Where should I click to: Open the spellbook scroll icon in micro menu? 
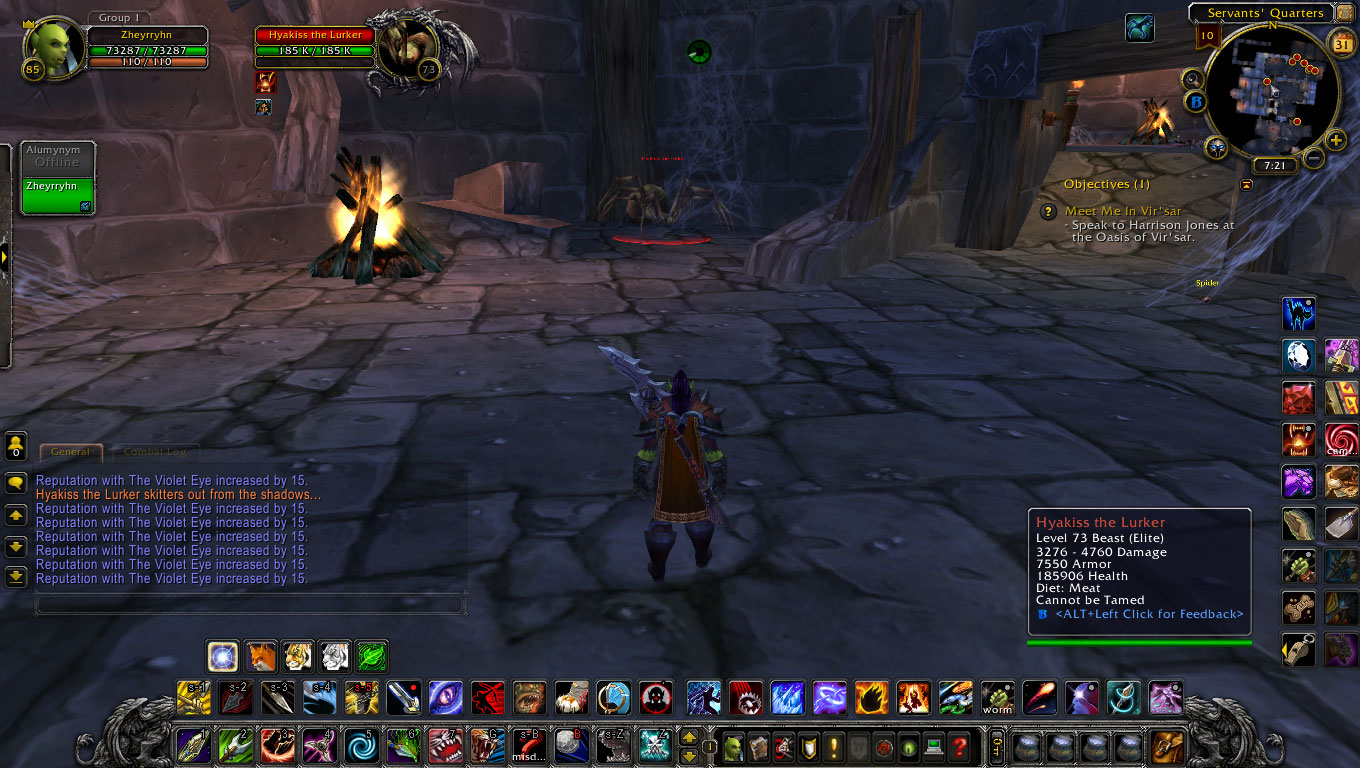point(759,748)
